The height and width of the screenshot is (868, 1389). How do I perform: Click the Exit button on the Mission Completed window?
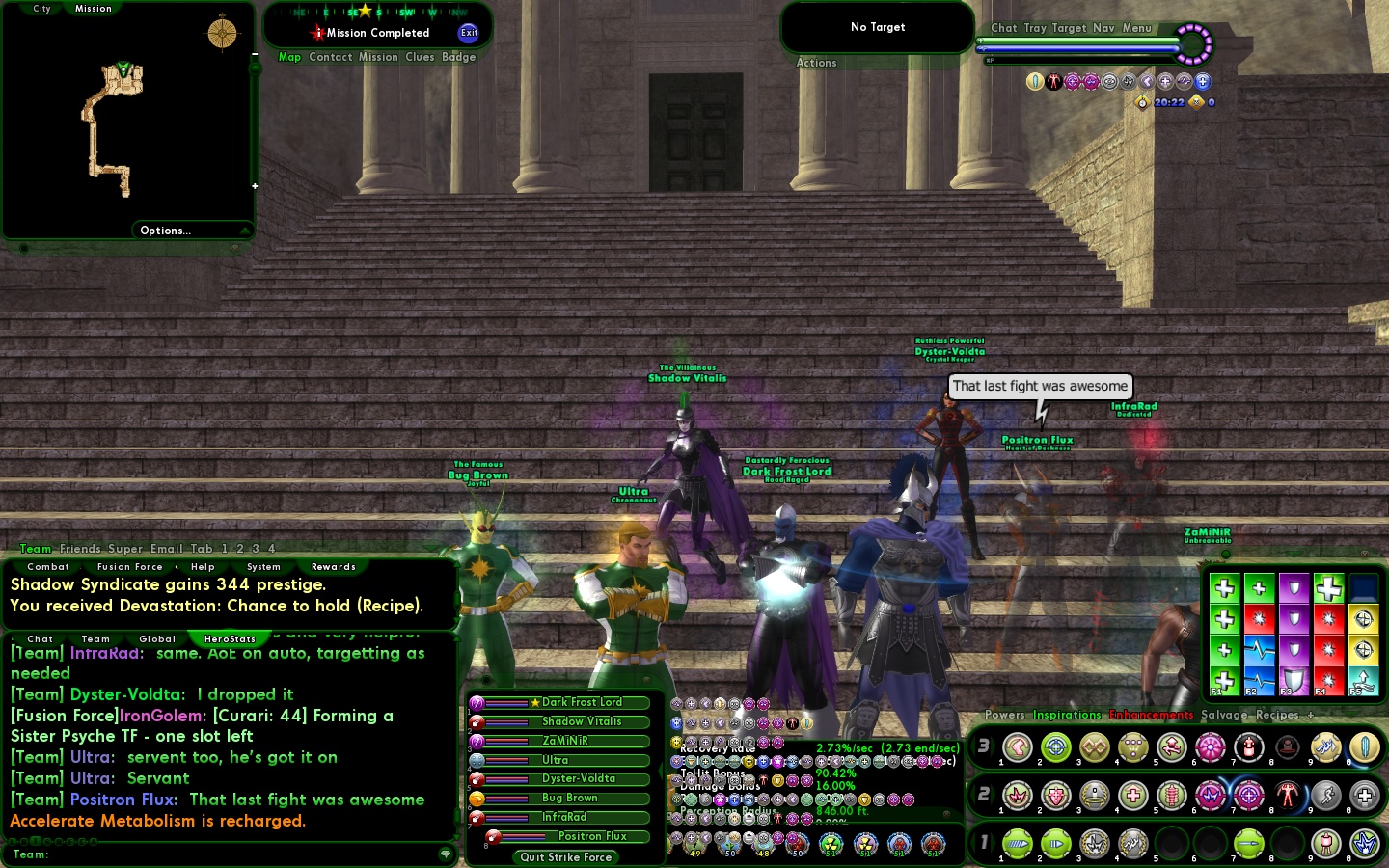[469, 34]
